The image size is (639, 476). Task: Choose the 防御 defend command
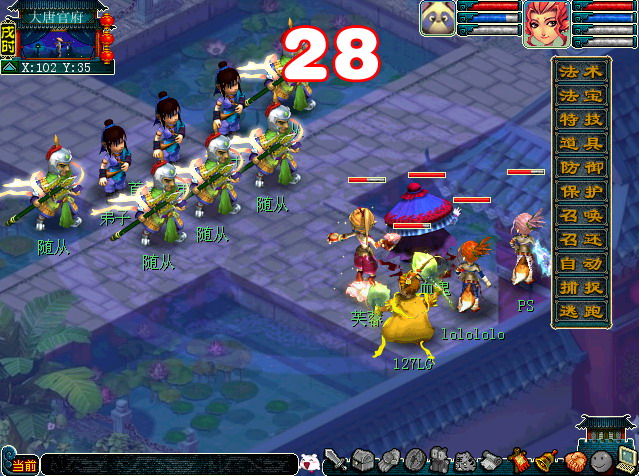(581, 167)
